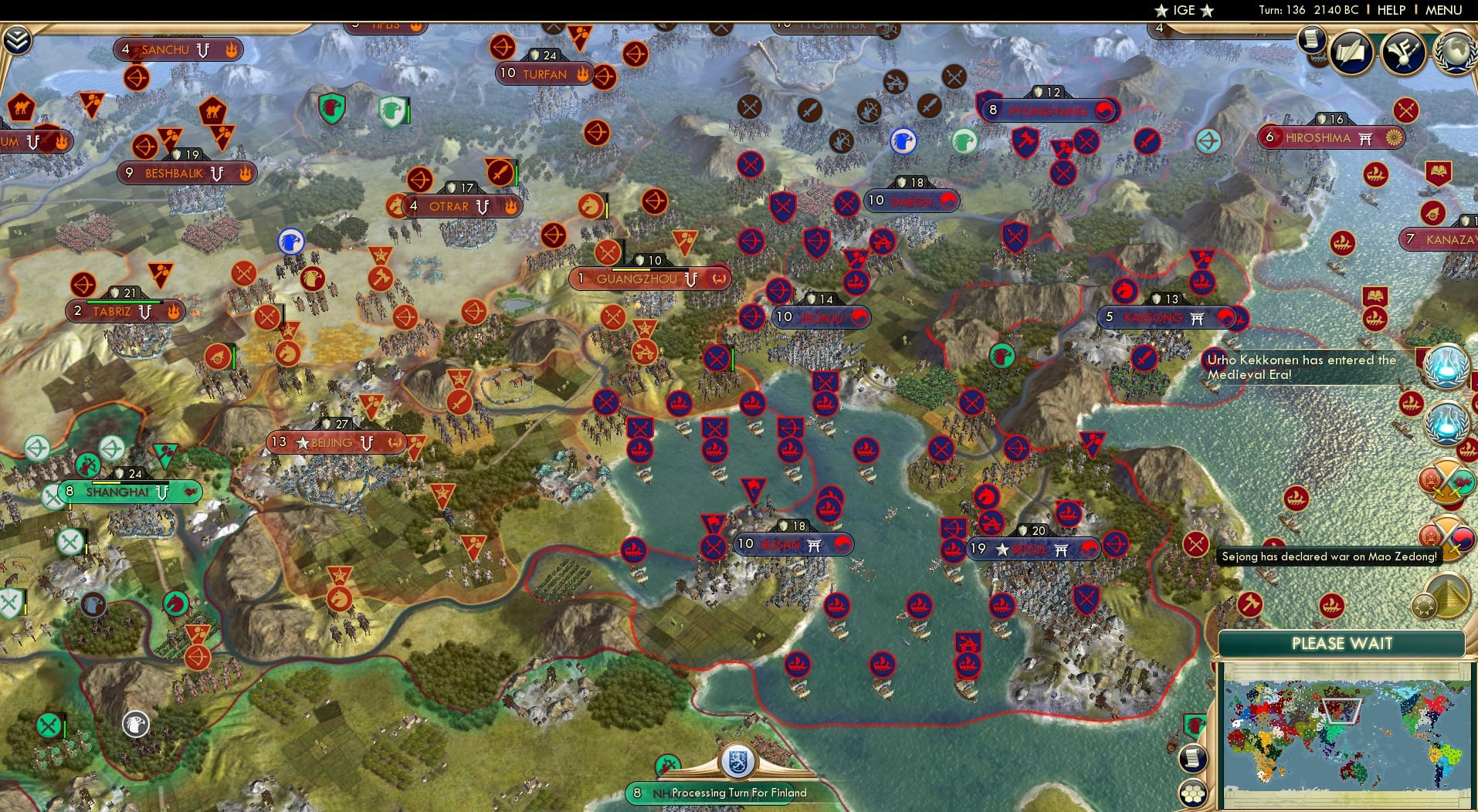Click the upper war declaration notification icon

pyautogui.click(x=1447, y=479)
